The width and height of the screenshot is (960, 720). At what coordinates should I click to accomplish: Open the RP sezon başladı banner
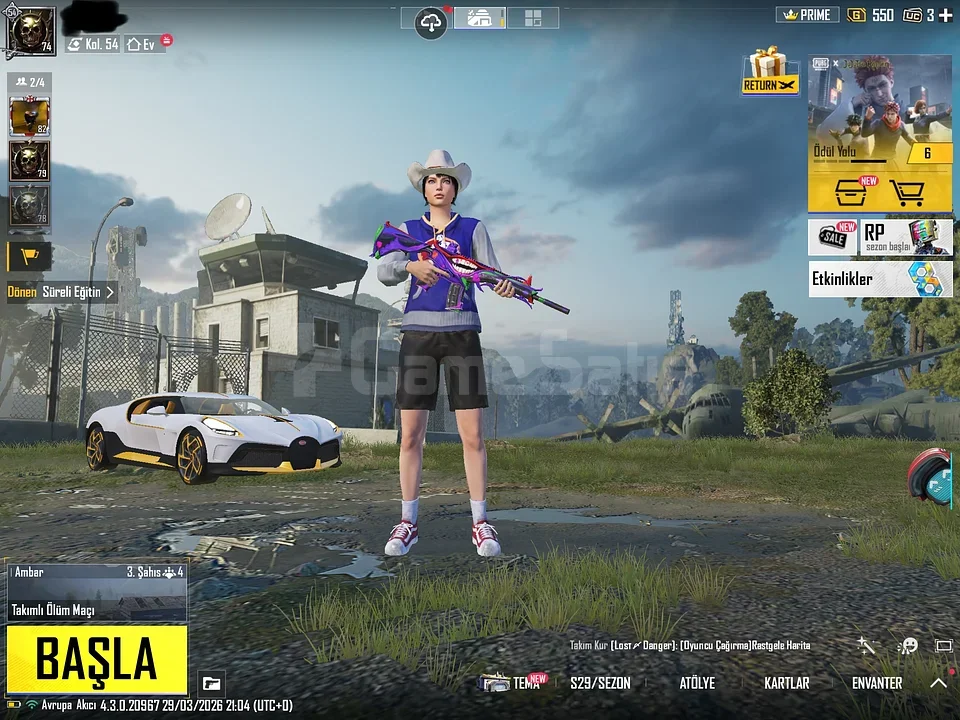pos(907,237)
